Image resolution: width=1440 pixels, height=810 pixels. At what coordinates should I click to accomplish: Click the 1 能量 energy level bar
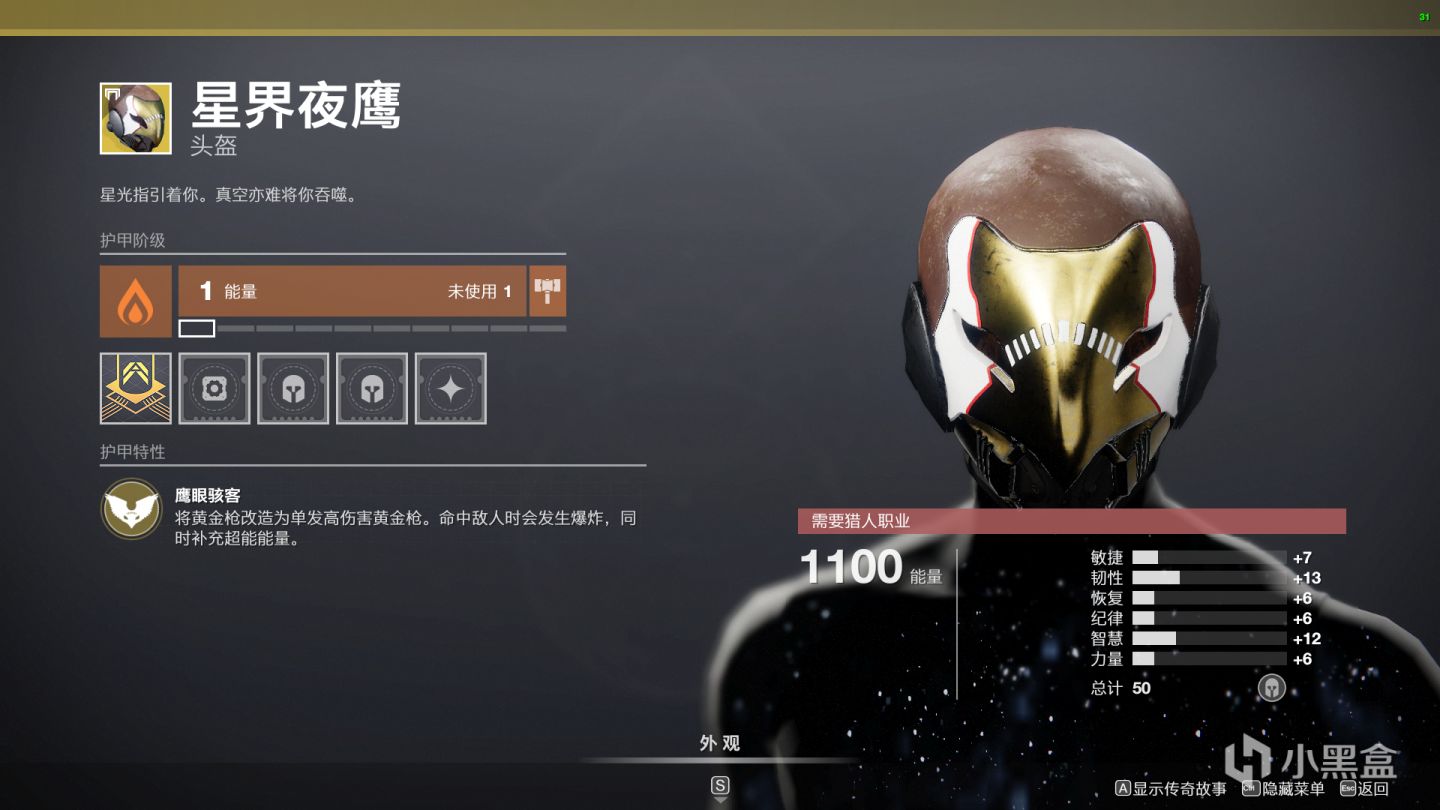350,291
